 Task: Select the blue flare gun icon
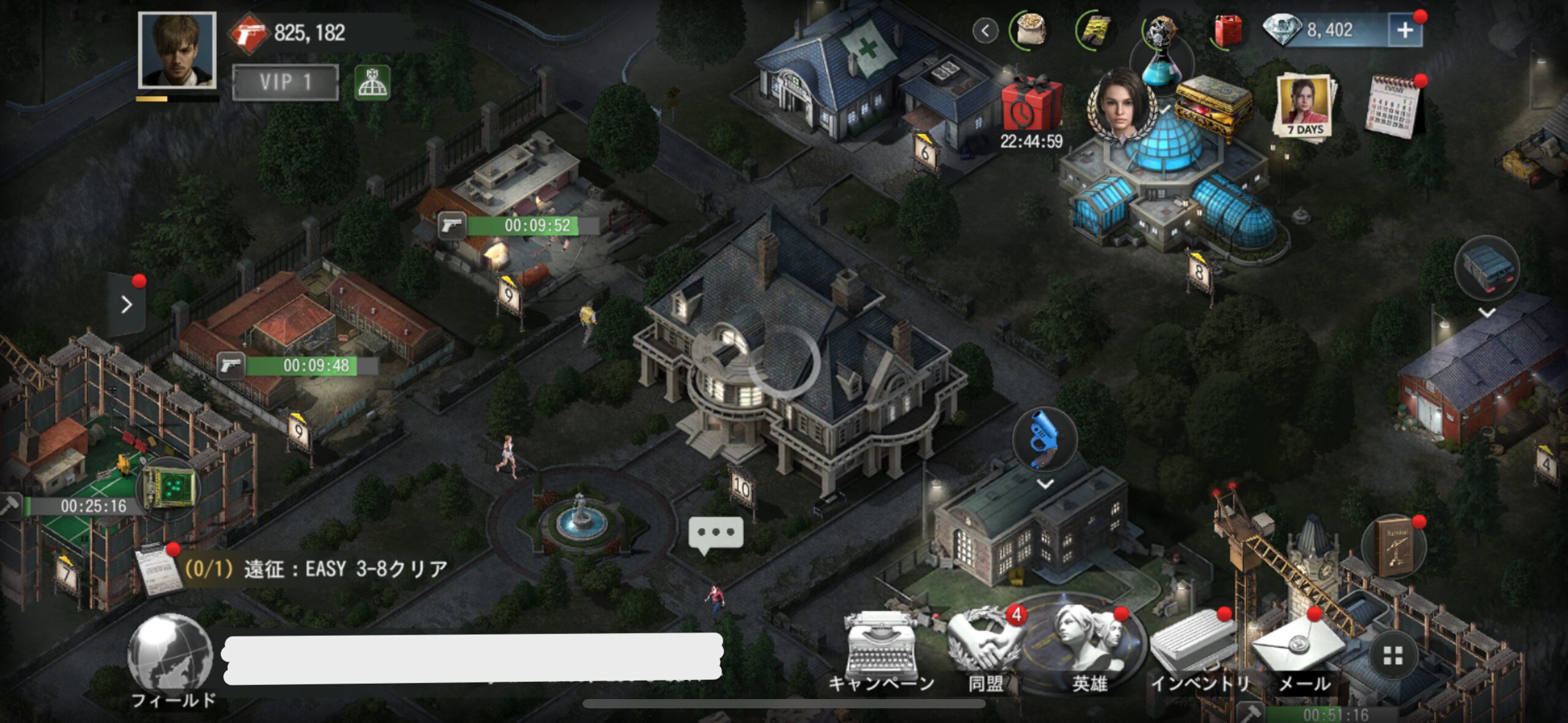tap(1045, 439)
